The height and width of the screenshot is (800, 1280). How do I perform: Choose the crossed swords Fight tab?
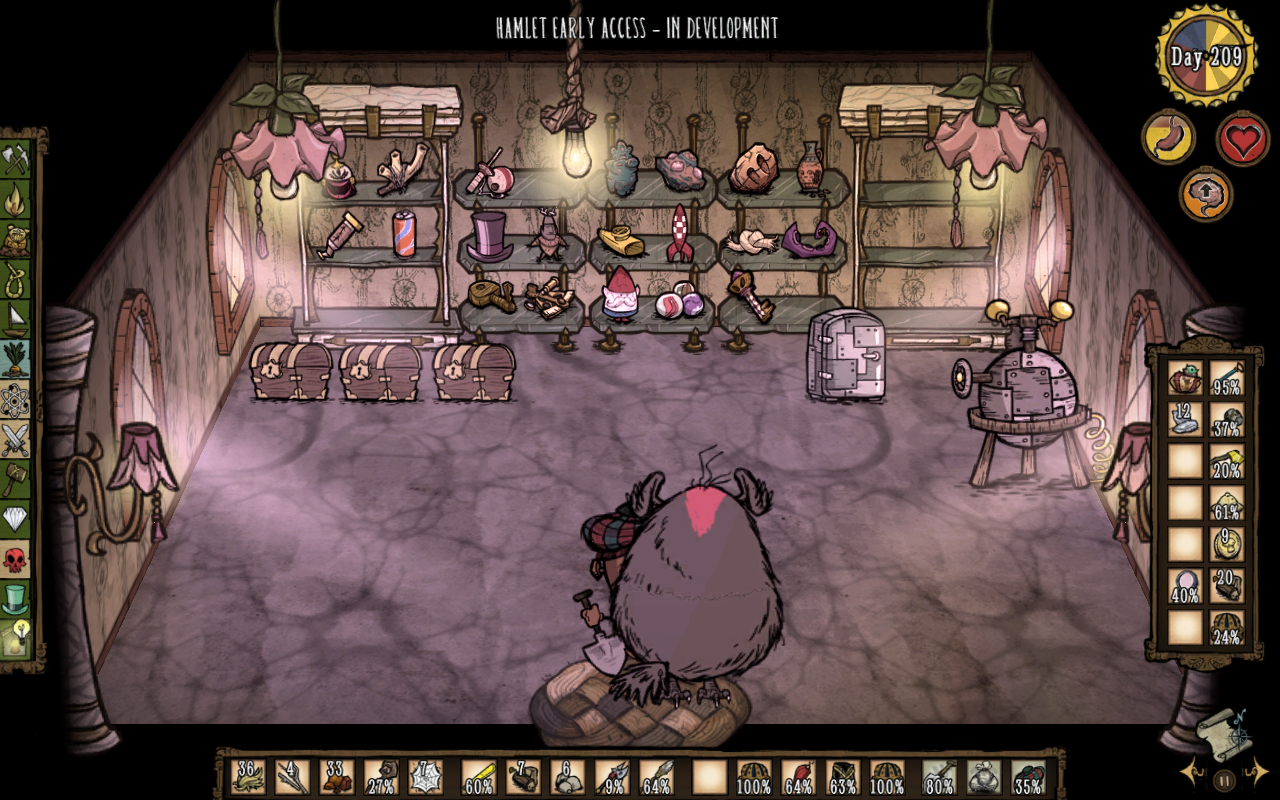[16, 437]
